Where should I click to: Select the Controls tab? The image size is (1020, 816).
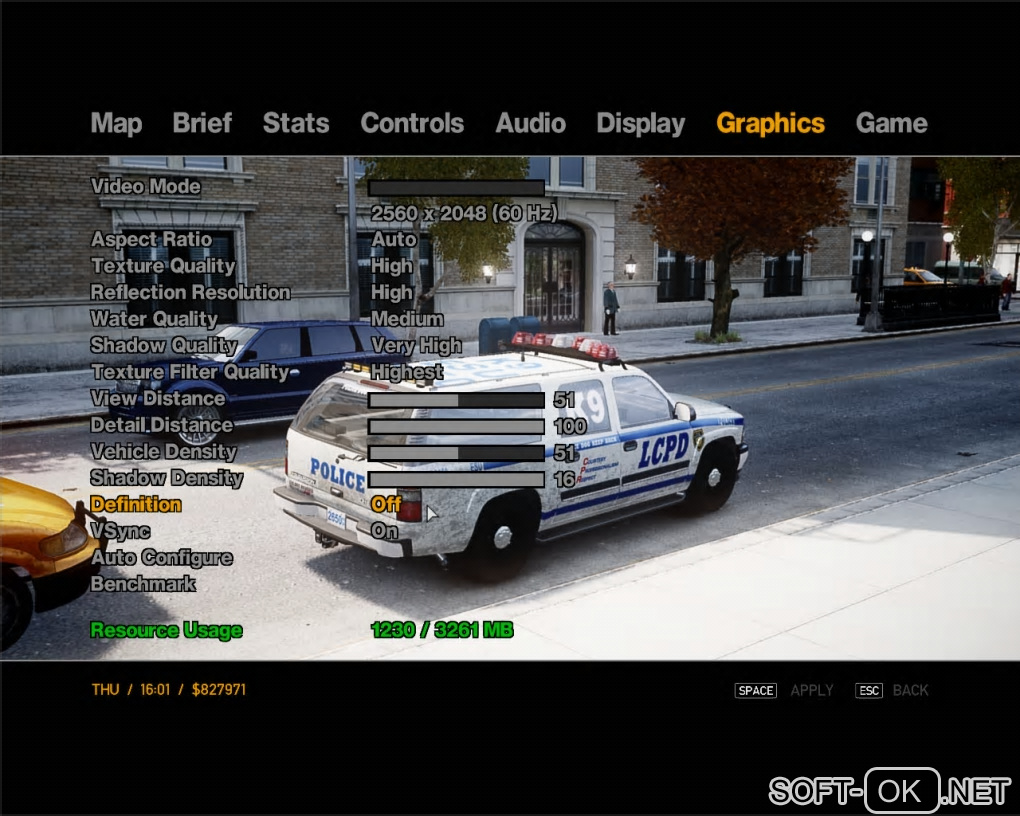pos(412,124)
